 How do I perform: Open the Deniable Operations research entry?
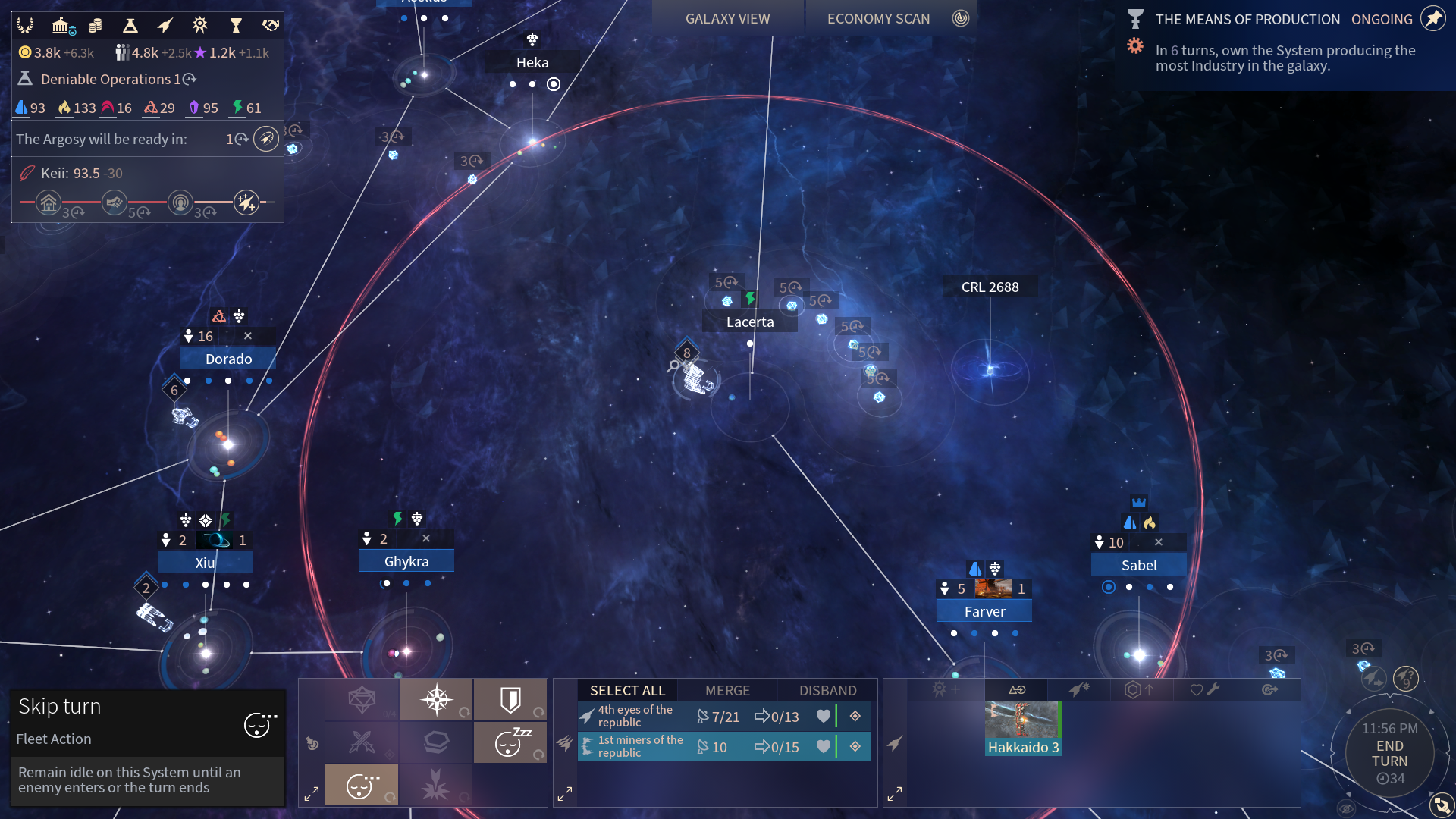[106, 79]
